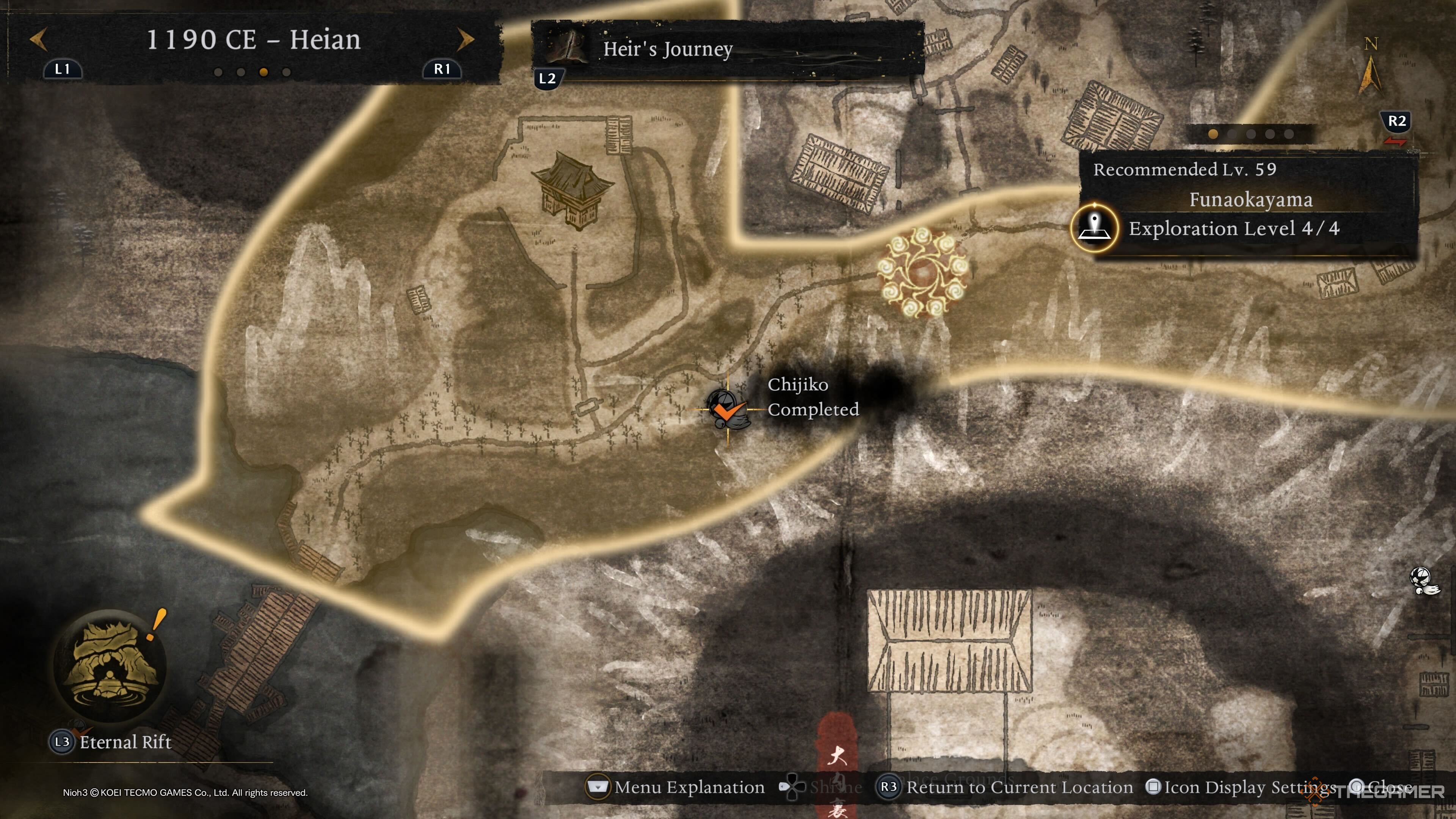The image size is (1456, 819).
Task: Click the shrine building icon on the map
Action: click(x=571, y=190)
